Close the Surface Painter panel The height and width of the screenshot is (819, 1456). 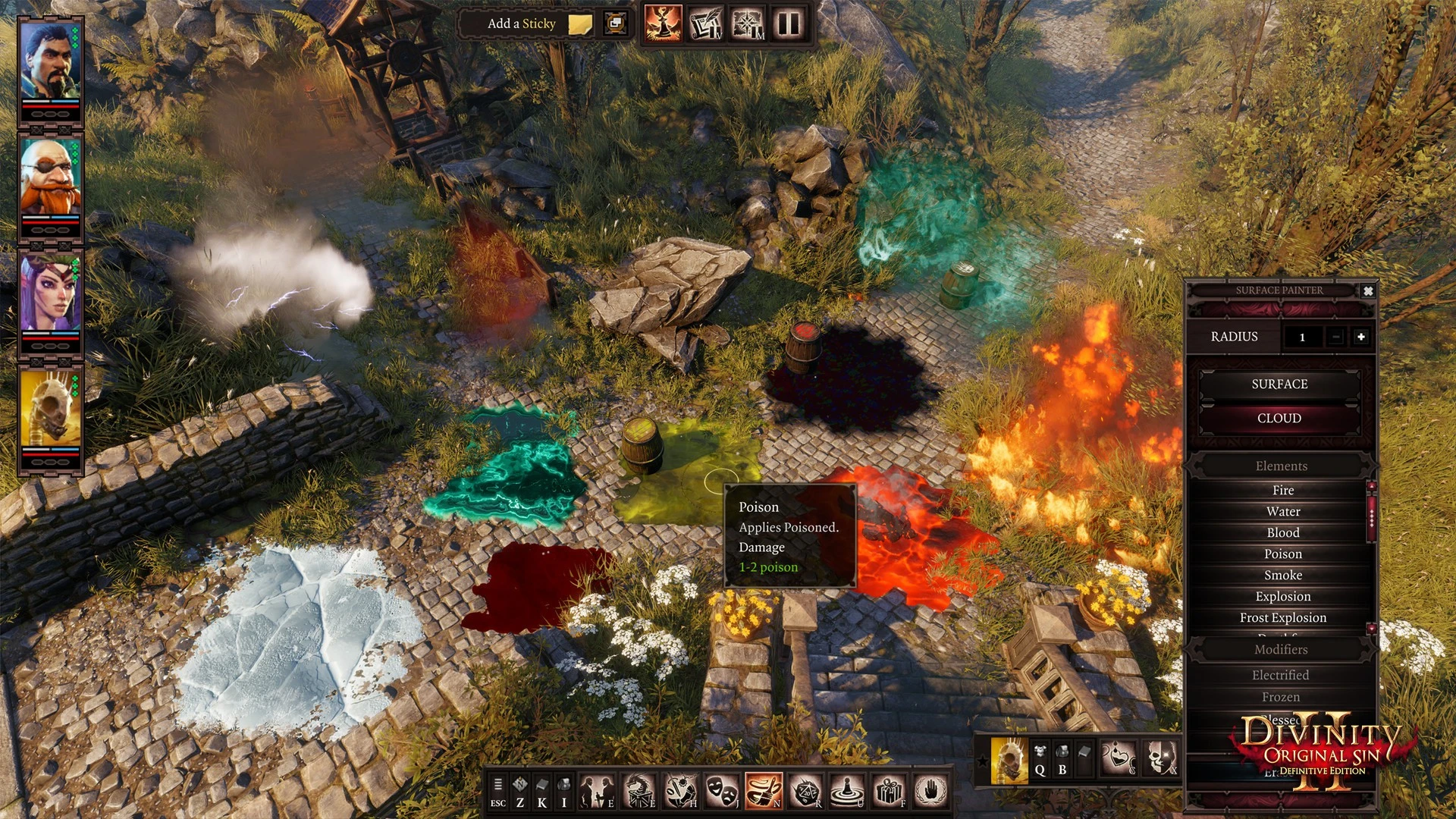1368,290
